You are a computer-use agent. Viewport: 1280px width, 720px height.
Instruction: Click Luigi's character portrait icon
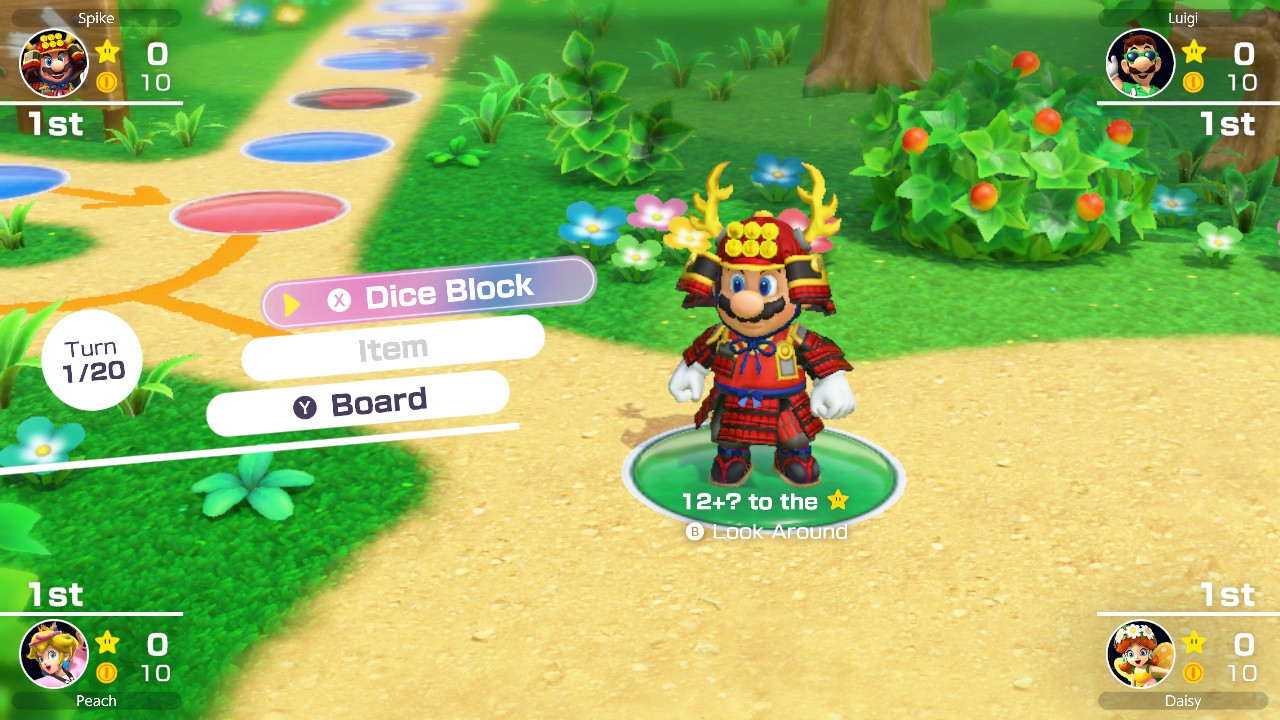click(x=1140, y=62)
